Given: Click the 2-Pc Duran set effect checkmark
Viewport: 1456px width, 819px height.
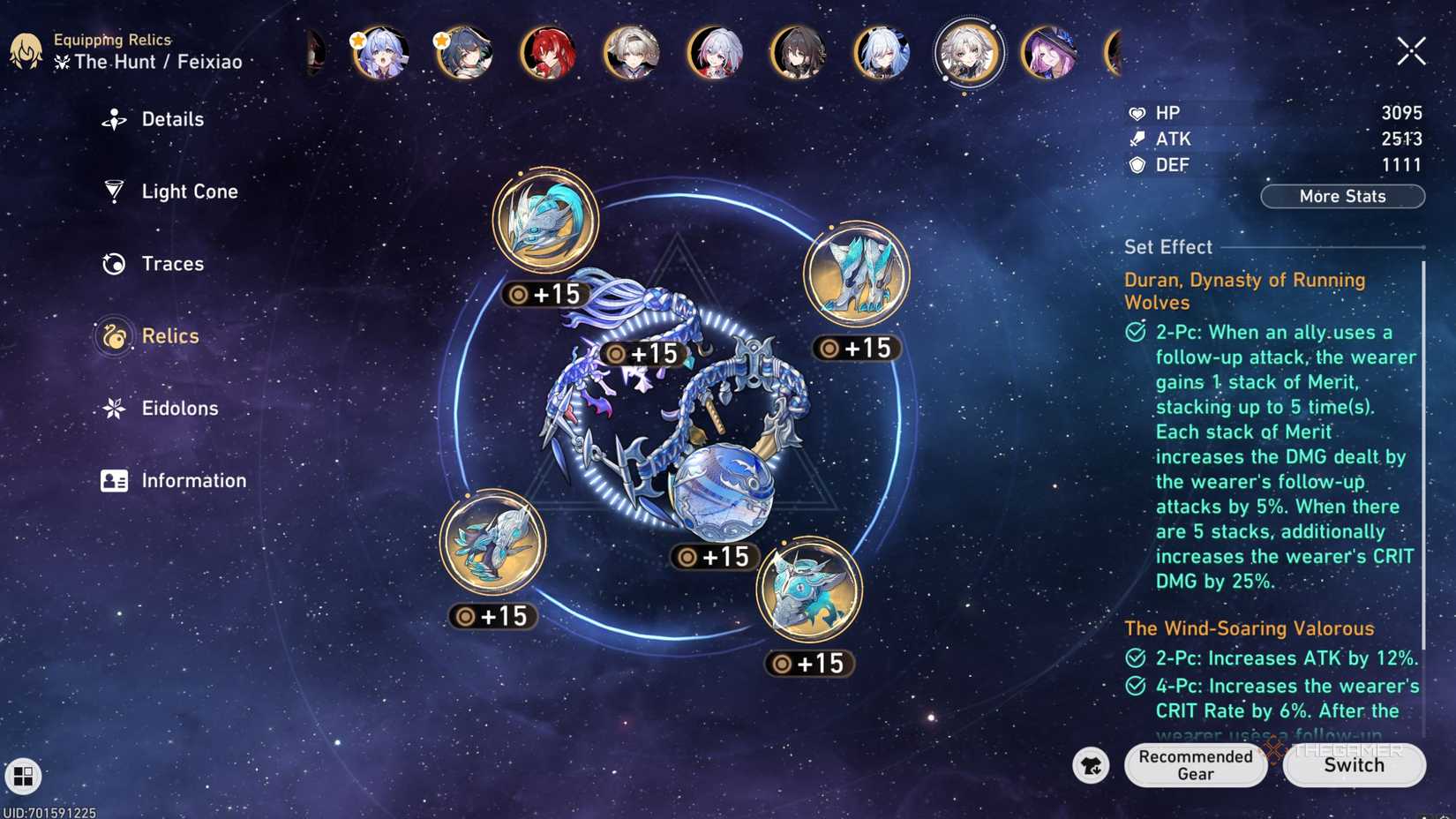Looking at the screenshot, I should click(x=1135, y=333).
